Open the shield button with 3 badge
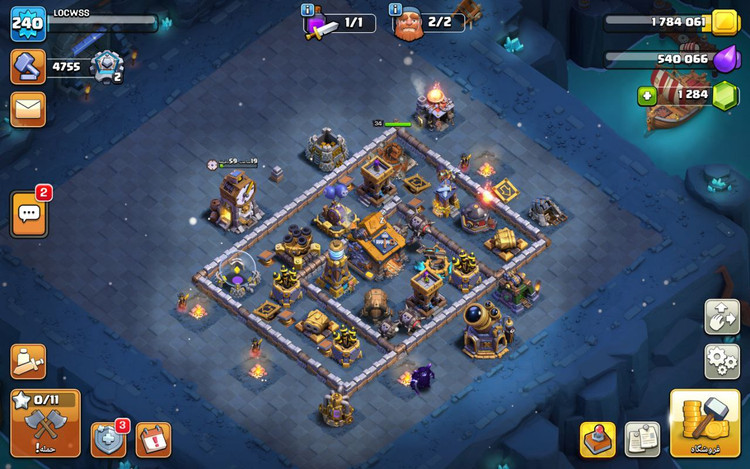 click(x=108, y=440)
